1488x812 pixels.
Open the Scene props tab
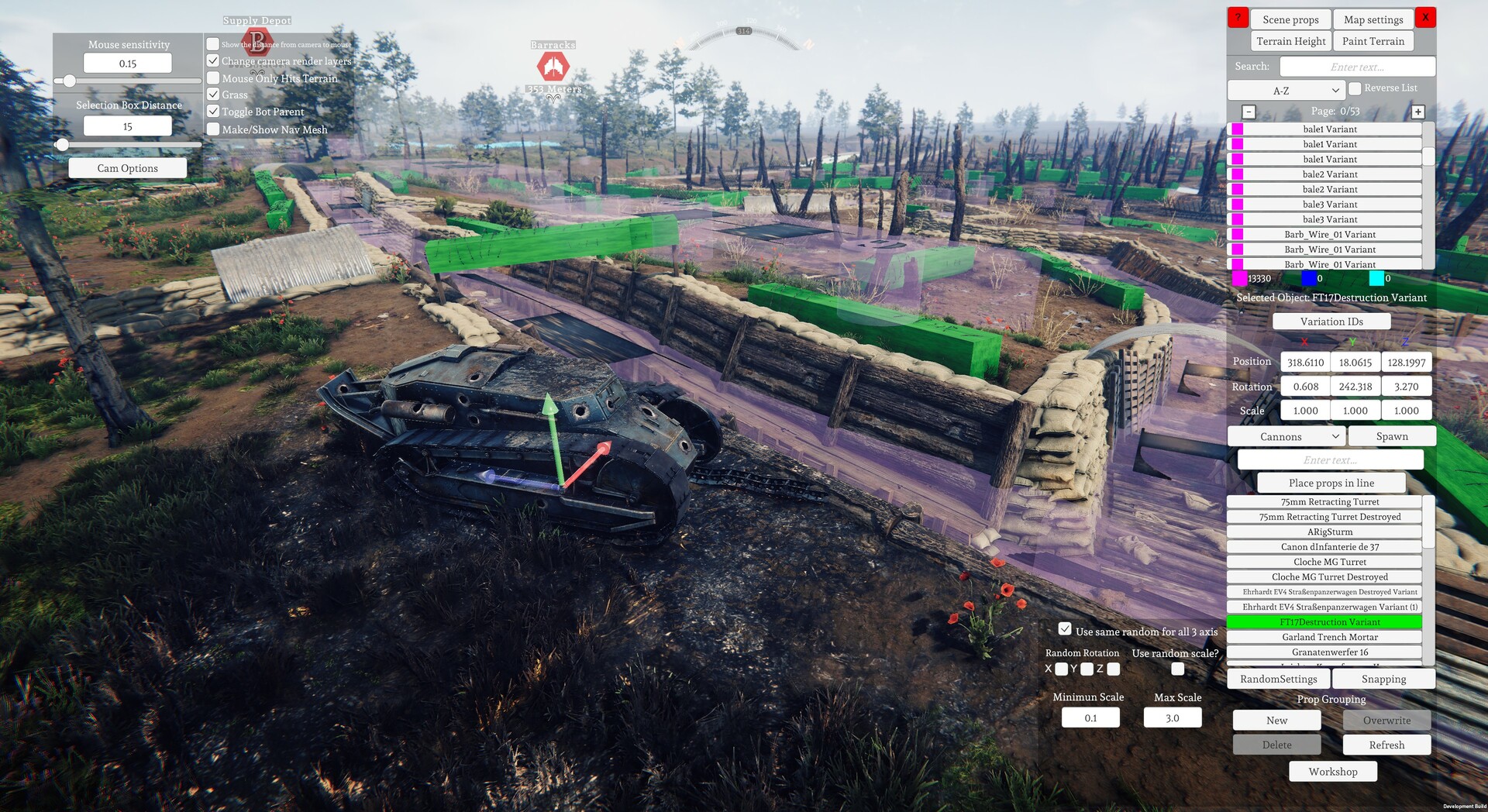coord(1290,19)
